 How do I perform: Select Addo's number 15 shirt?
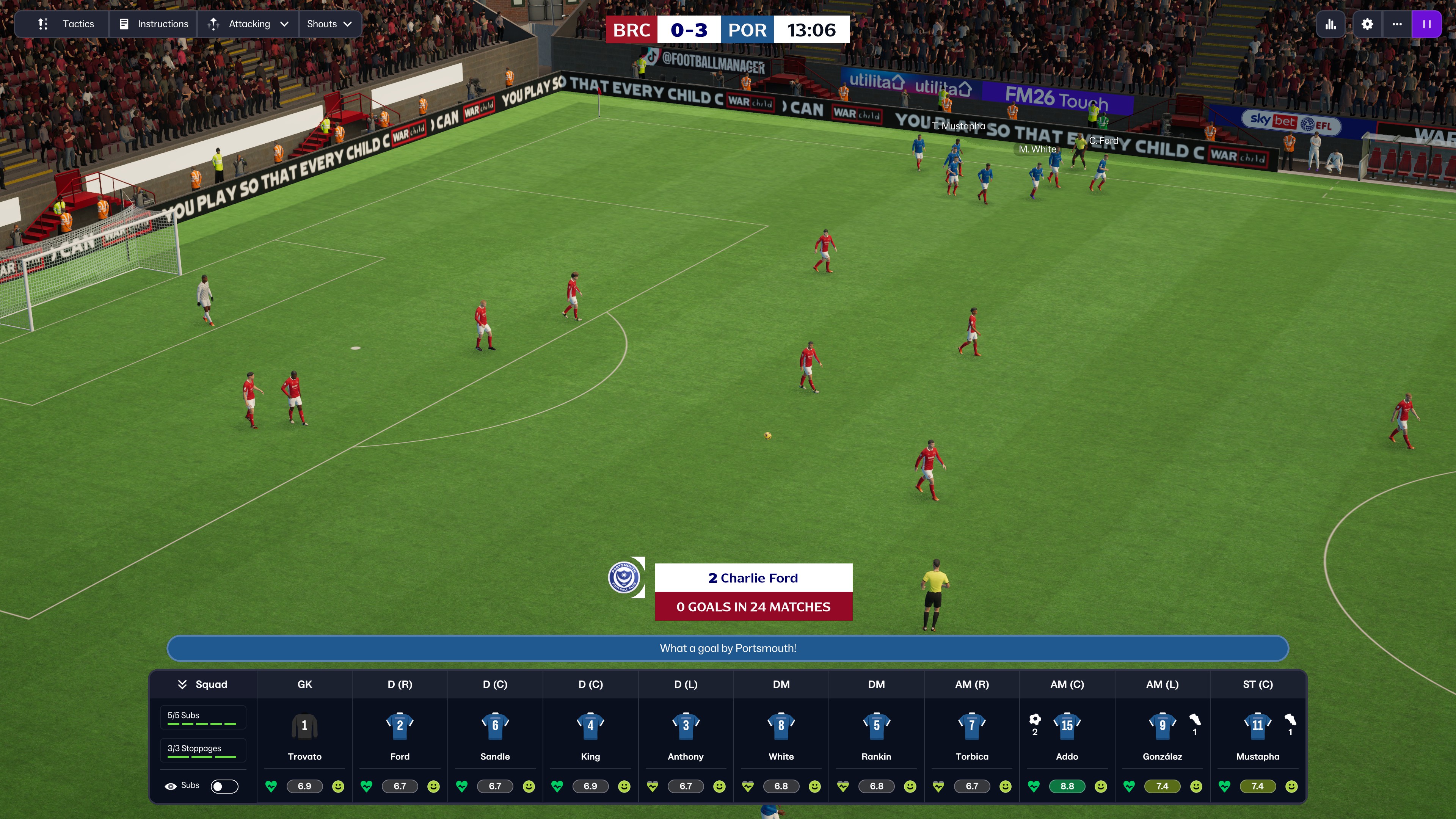pyautogui.click(x=1067, y=725)
